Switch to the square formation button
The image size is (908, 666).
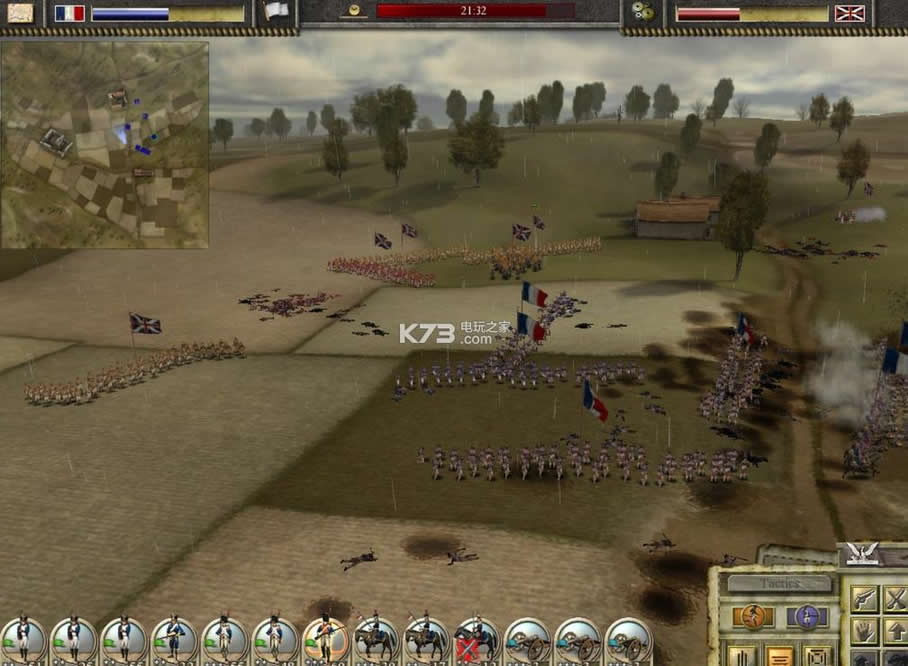(819, 657)
